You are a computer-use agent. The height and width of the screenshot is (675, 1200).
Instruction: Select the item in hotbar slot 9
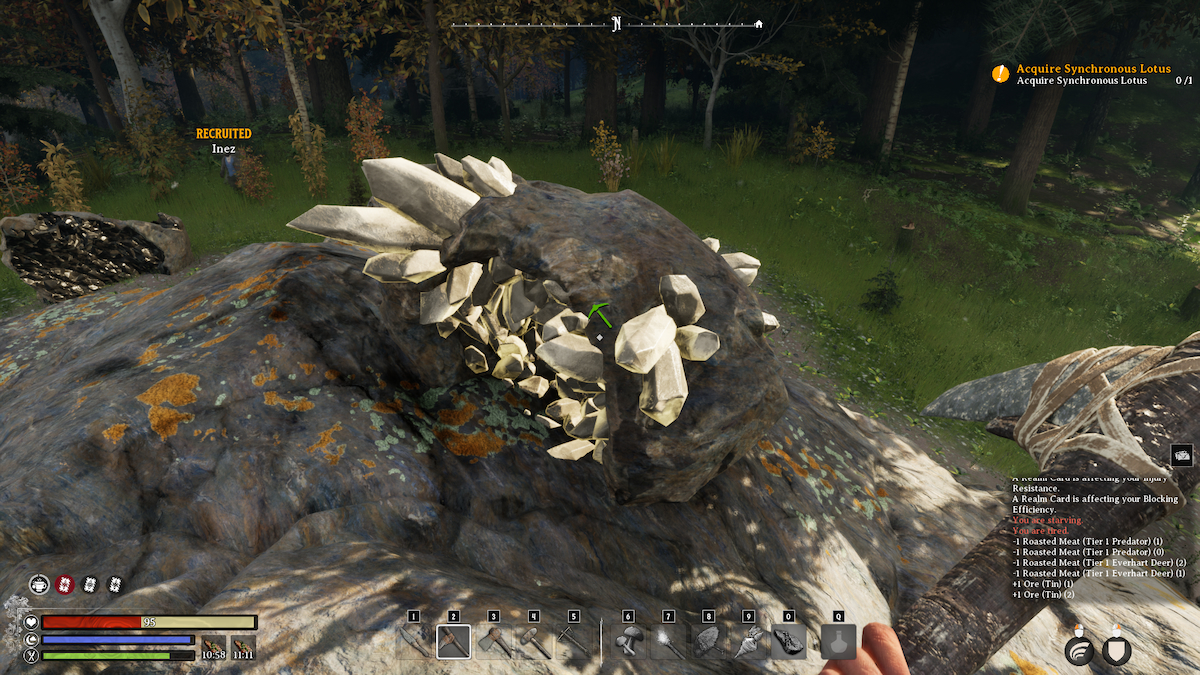pos(748,641)
